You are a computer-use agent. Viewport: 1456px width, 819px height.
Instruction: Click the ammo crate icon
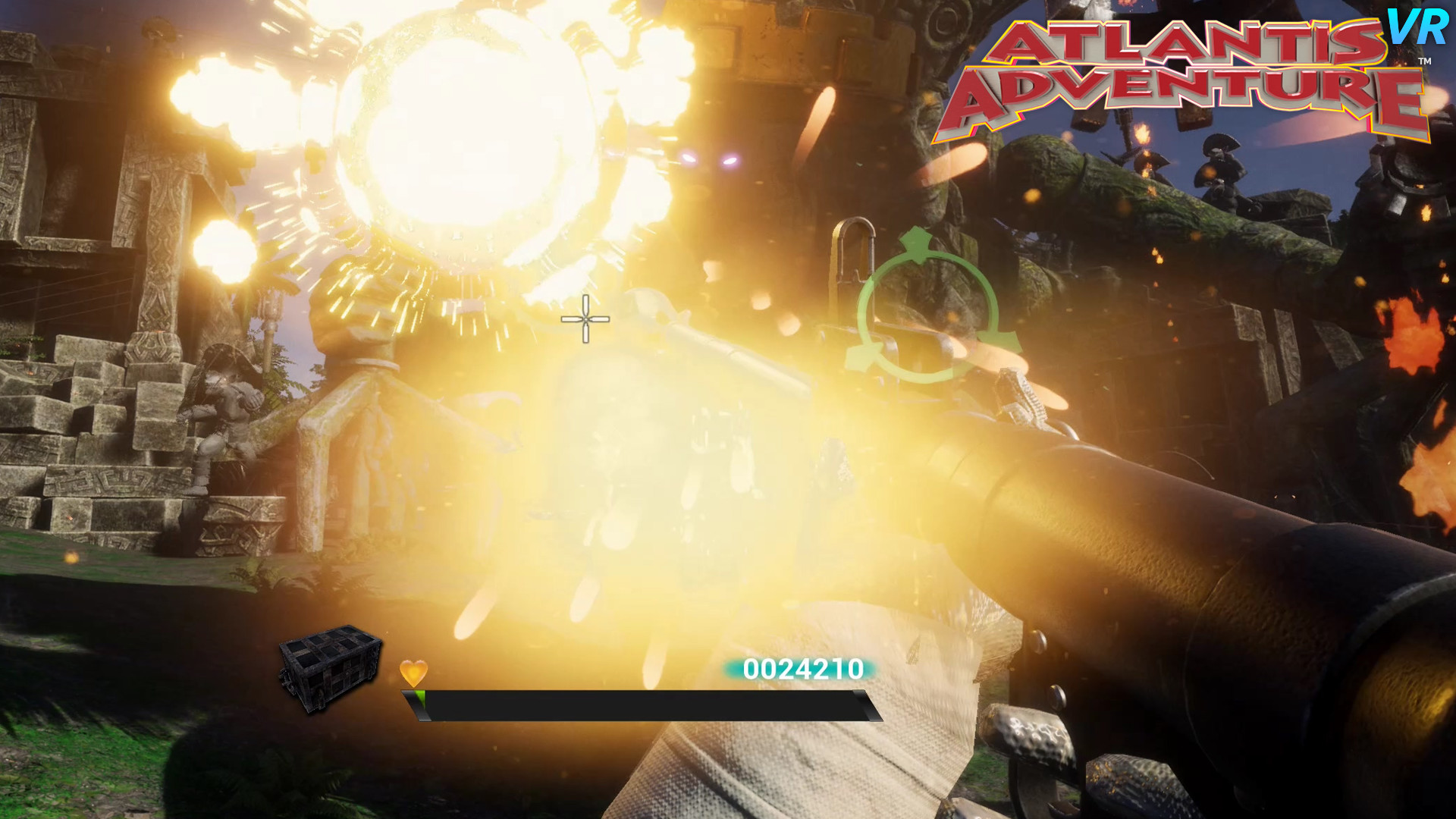pyautogui.click(x=330, y=671)
